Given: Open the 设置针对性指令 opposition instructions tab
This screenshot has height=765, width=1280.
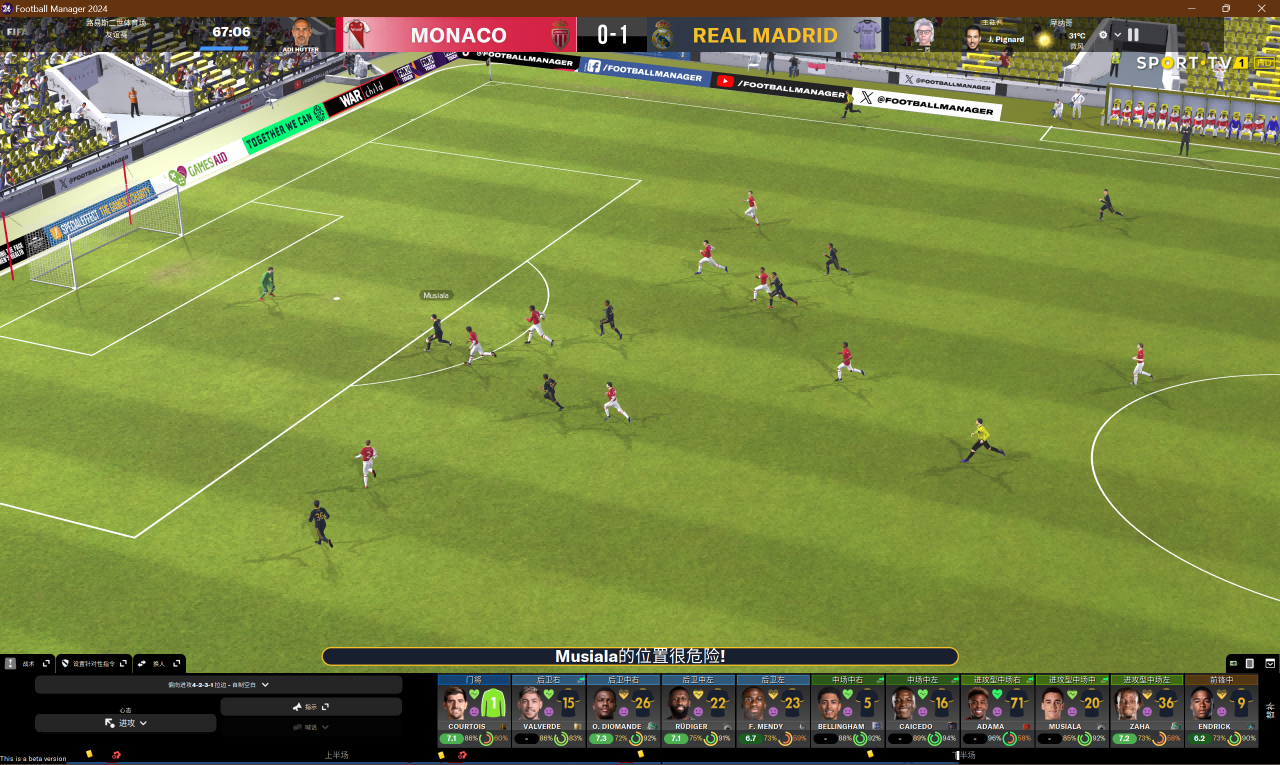Looking at the screenshot, I should (94, 663).
